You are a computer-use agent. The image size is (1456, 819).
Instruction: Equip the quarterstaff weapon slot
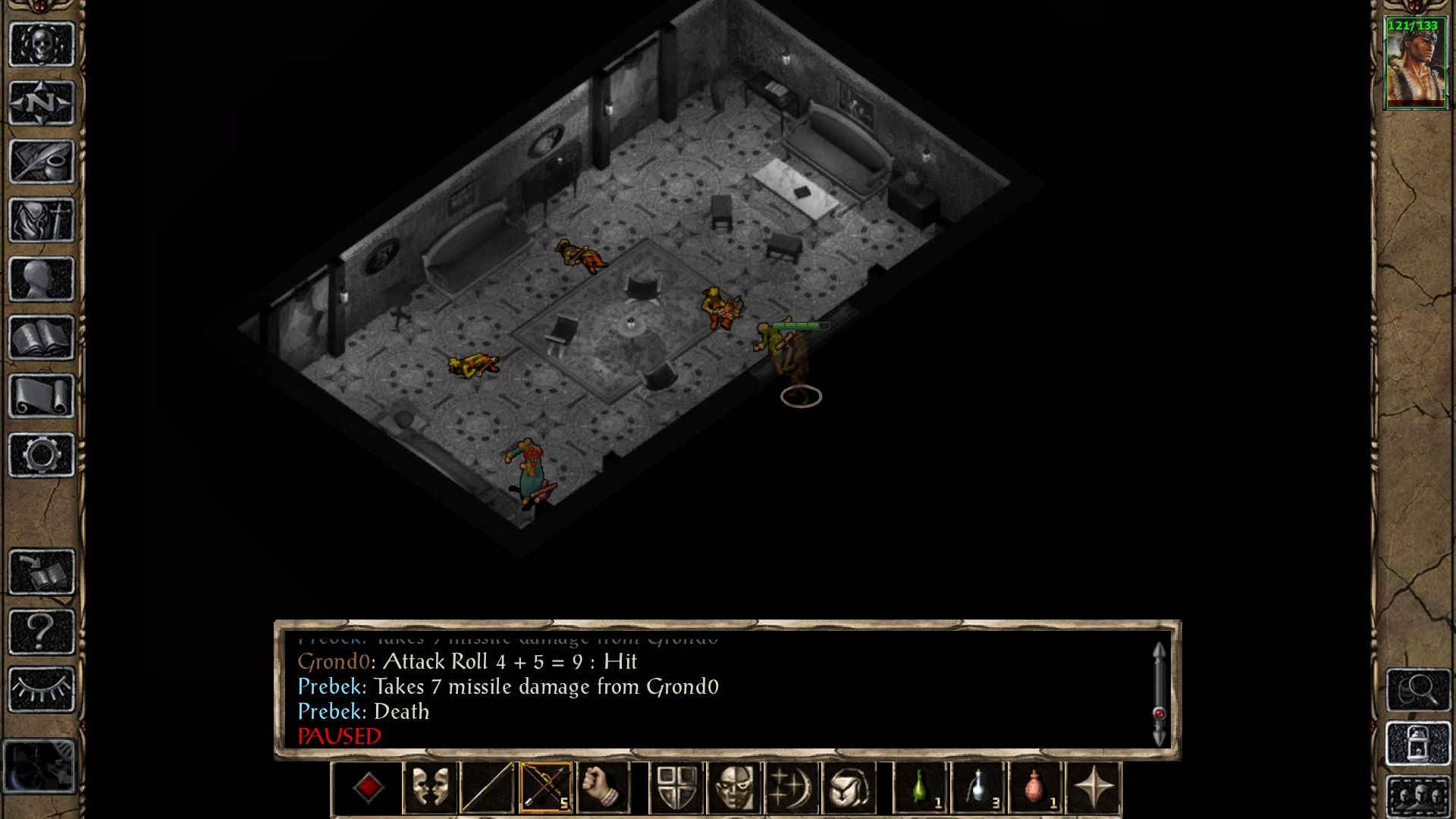click(487, 788)
